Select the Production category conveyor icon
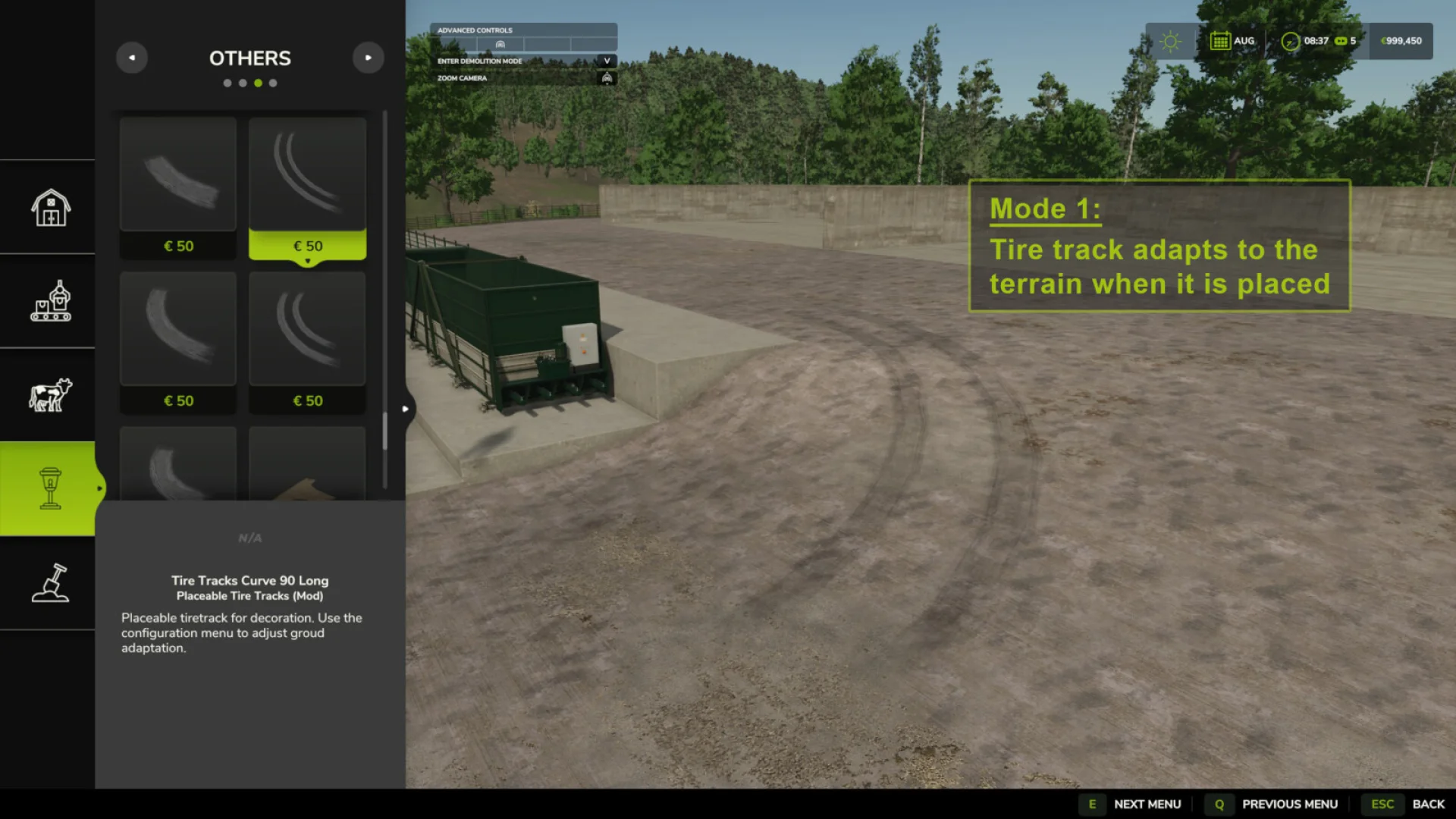This screenshot has height=819, width=1456. (x=48, y=301)
